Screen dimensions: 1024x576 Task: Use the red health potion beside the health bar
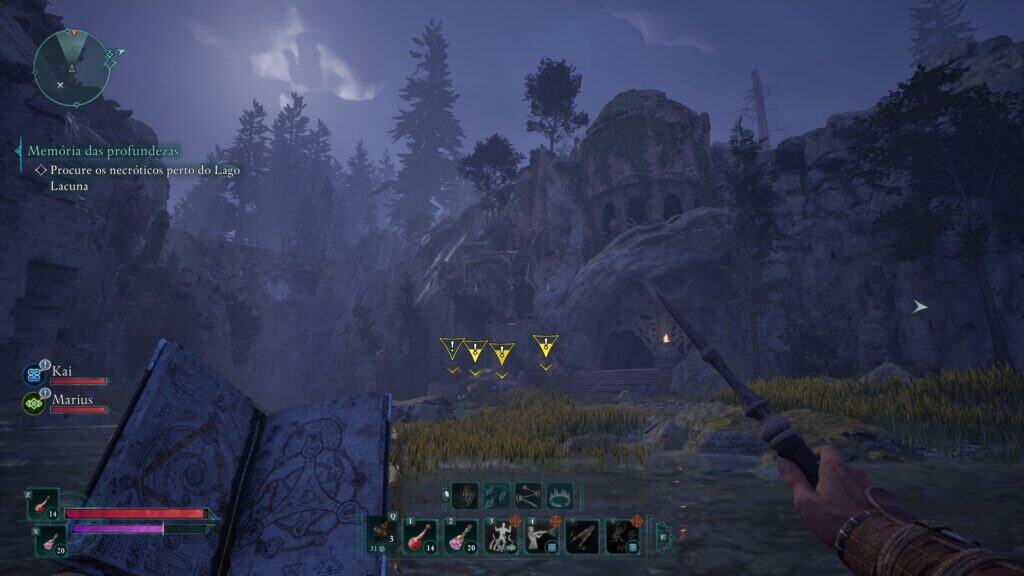pos(44,504)
